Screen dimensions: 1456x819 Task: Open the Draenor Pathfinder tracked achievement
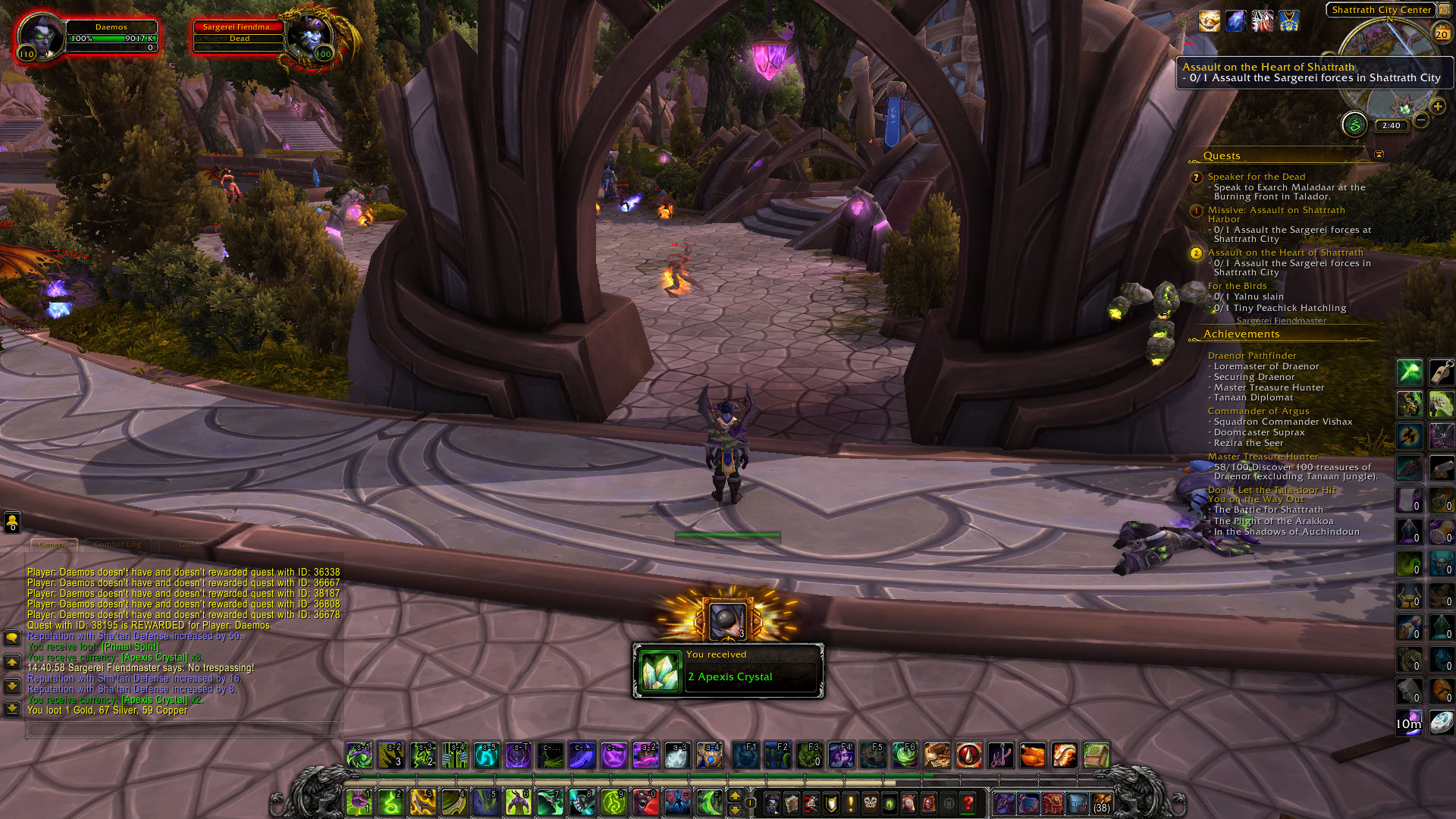click(1251, 356)
